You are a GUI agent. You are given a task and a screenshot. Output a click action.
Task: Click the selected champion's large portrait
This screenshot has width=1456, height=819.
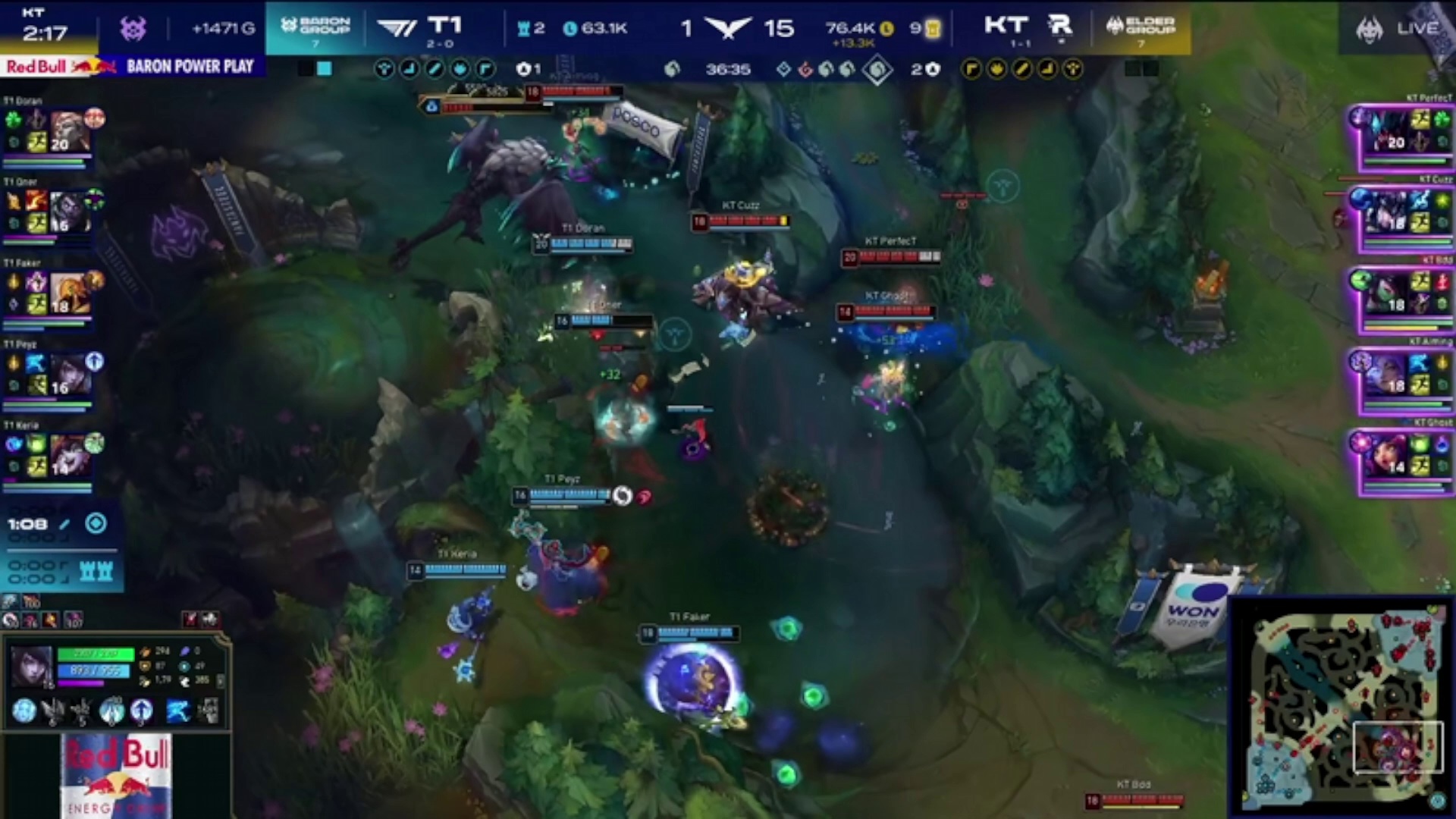[32, 667]
